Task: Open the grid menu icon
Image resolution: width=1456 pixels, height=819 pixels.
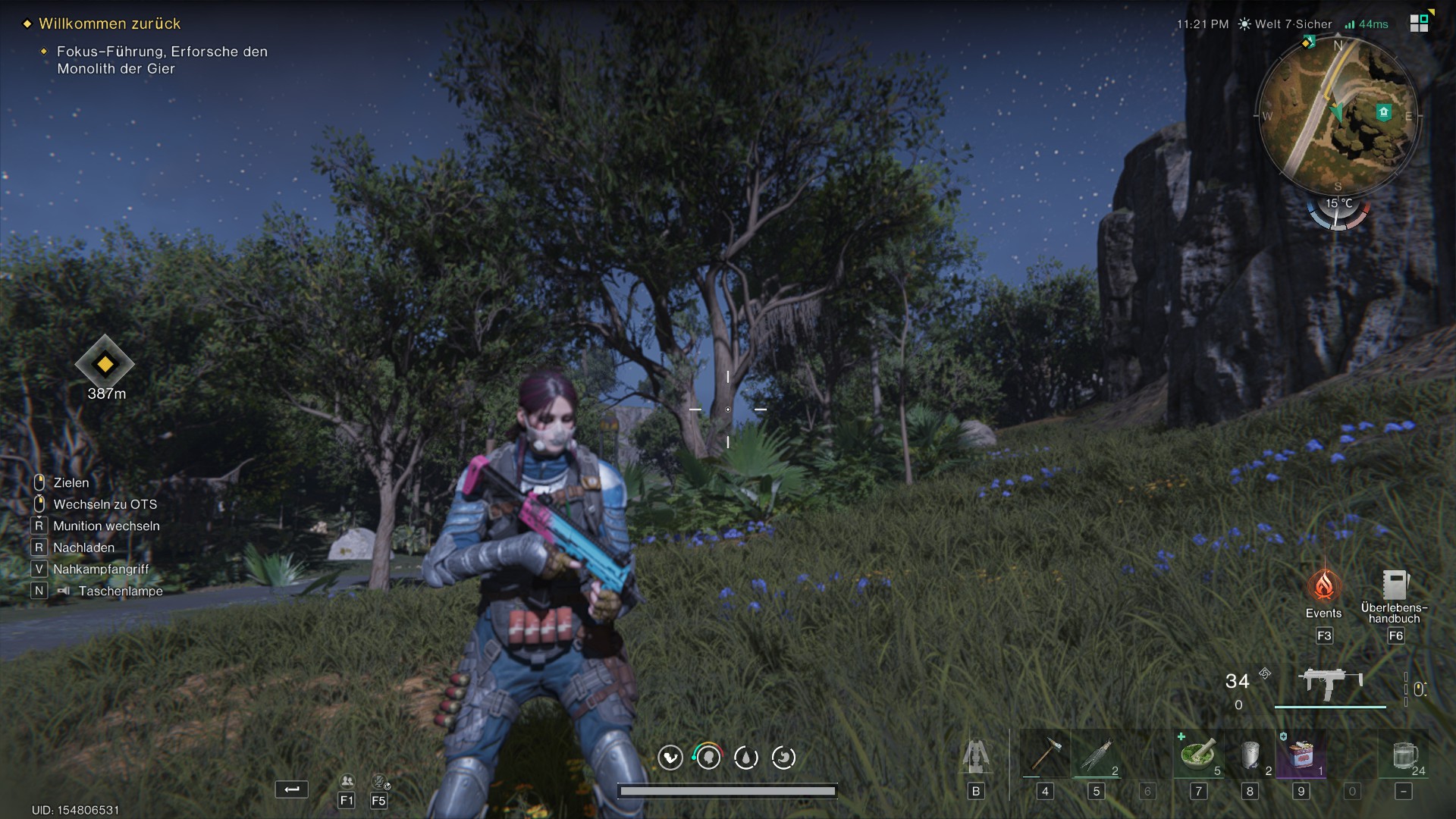Action: tap(1419, 24)
